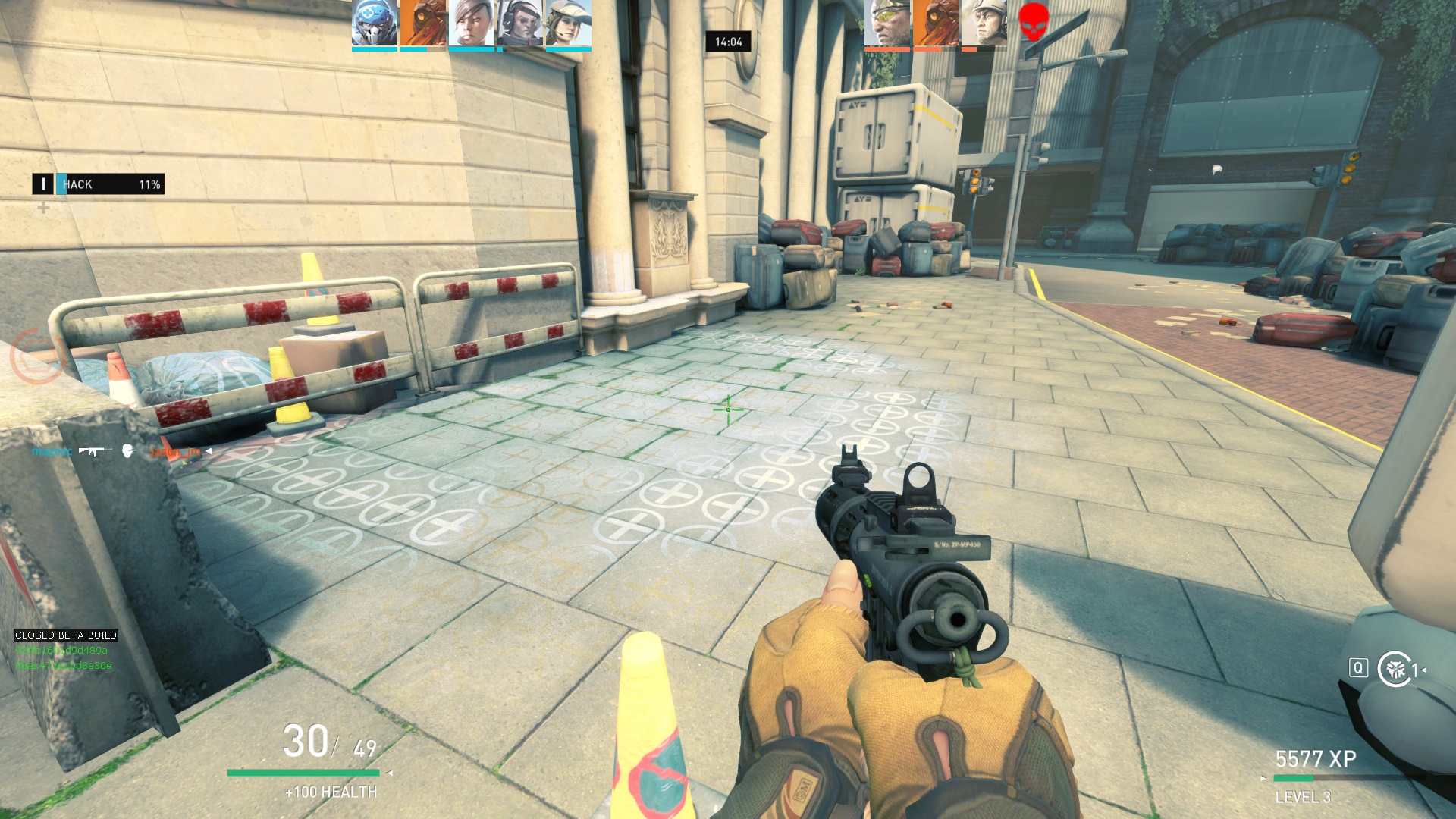Choose the headset soldier teammate portrait
This screenshot has height=819, width=1456.
pos(520,24)
